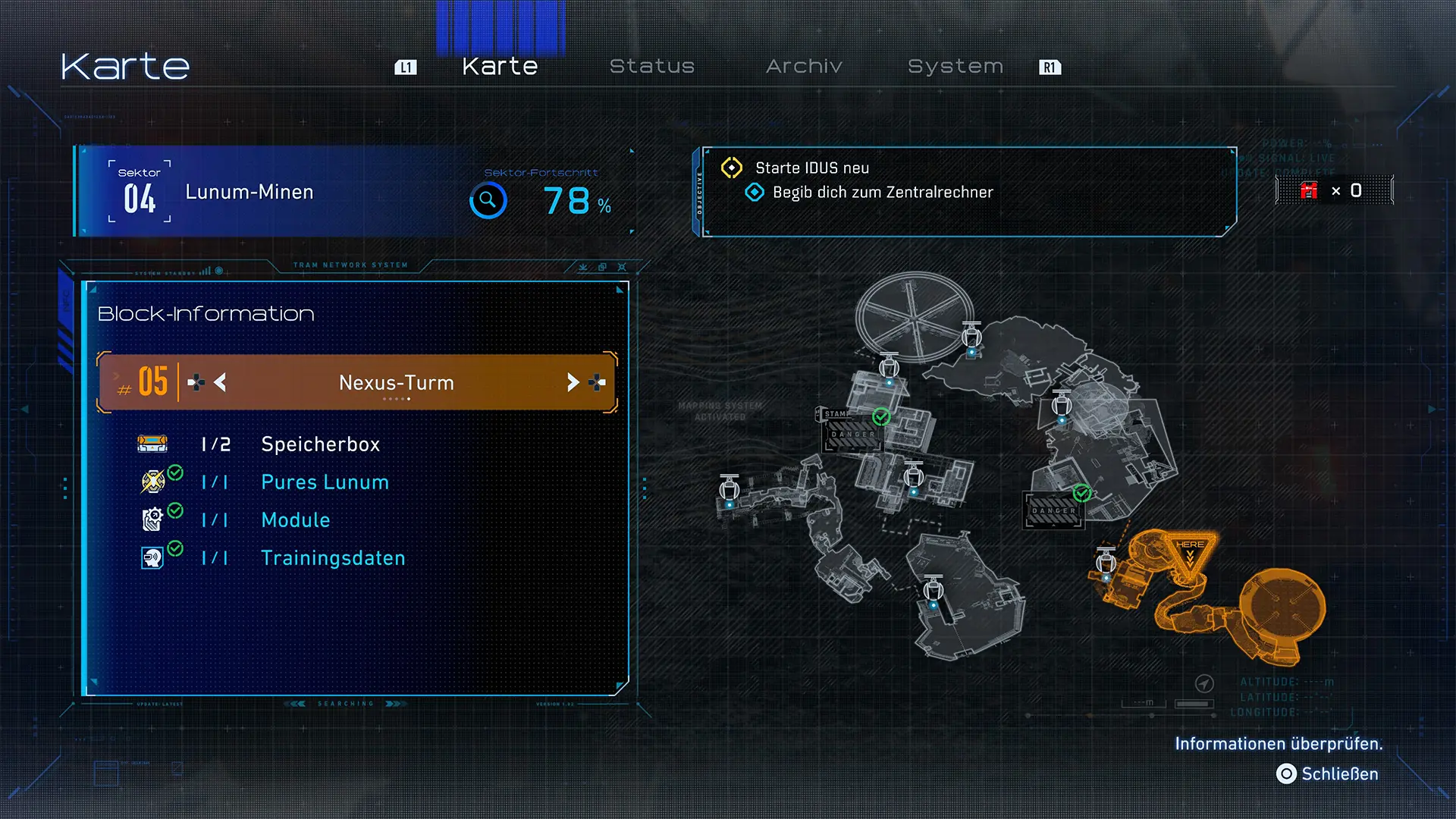The width and height of the screenshot is (1456, 819).
Task: Select the Speicherbox row
Action: pos(320,444)
